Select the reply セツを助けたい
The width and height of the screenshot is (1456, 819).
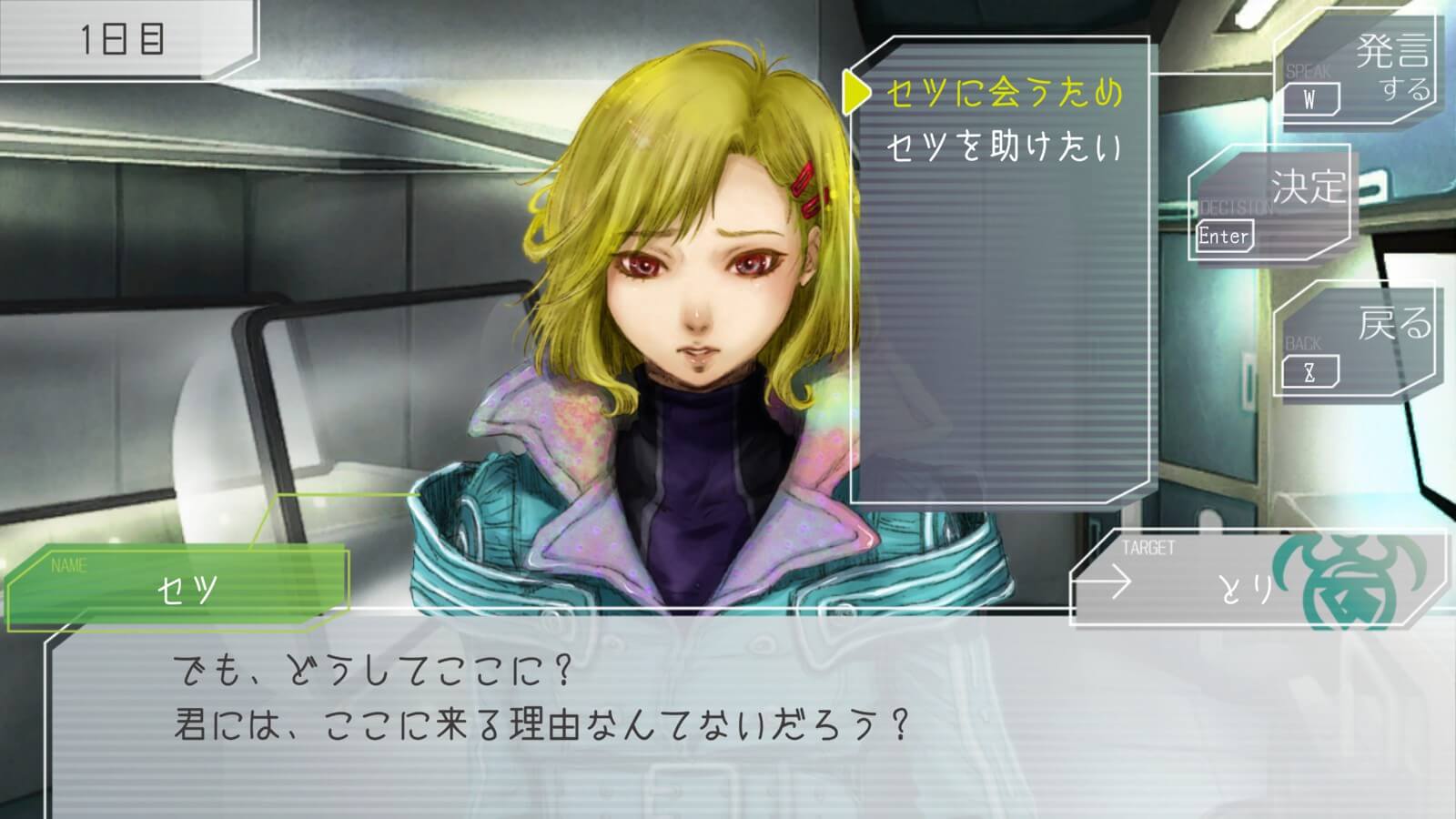1004,147
